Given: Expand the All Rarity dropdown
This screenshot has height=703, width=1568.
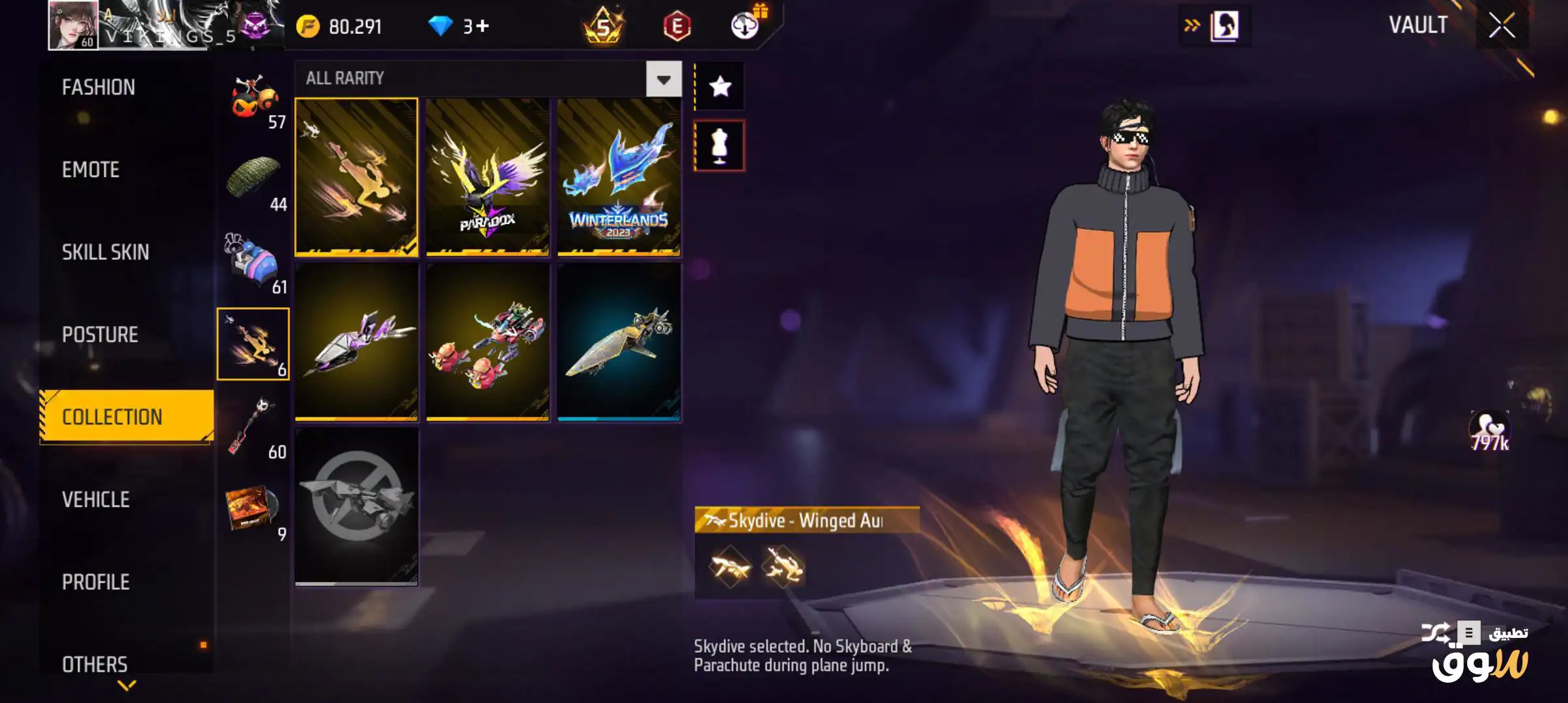Looking at the screenshot, I should tap(664, 79).
